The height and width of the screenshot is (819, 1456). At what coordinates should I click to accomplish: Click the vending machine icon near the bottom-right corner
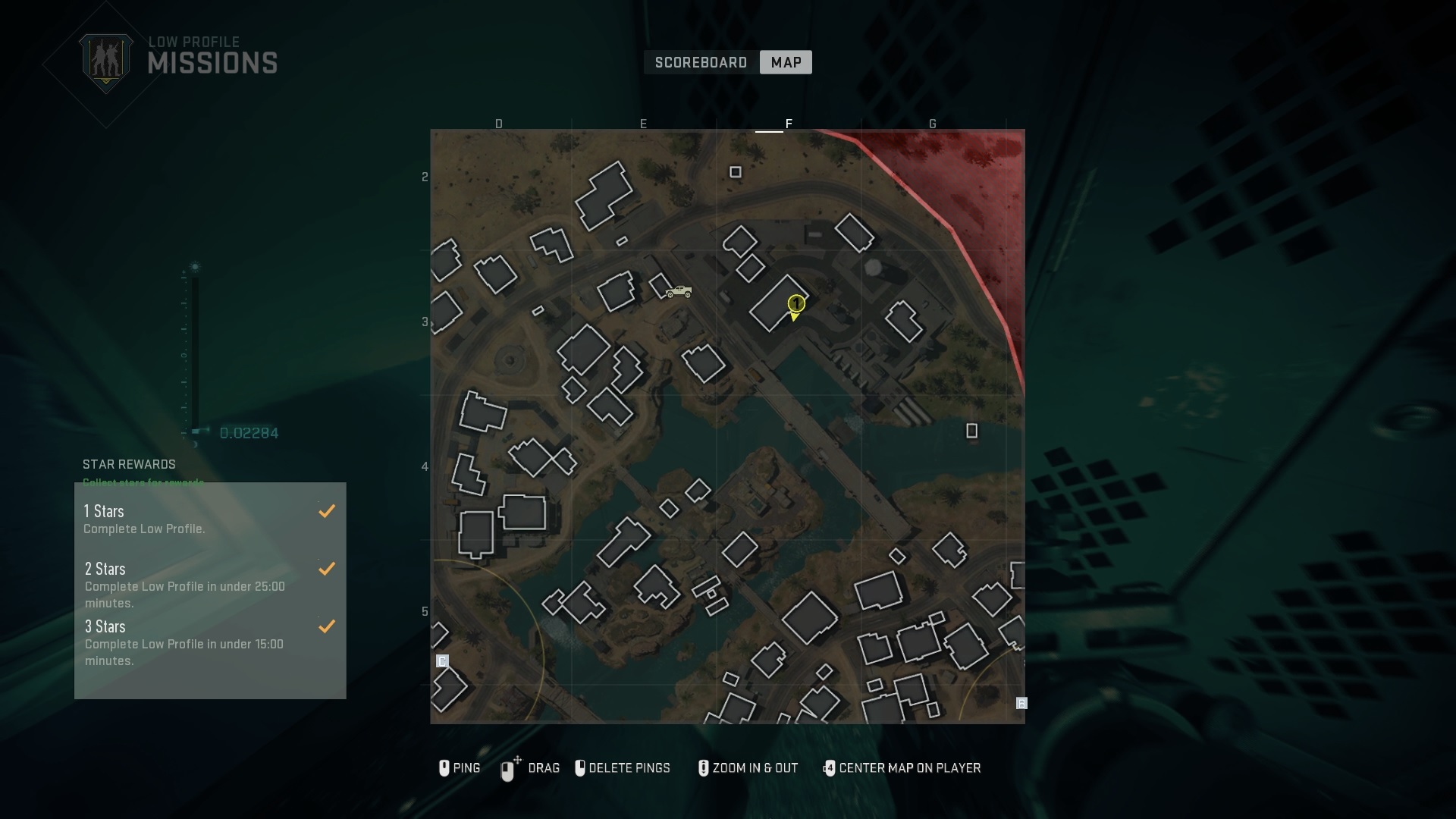click(1021, 704)
